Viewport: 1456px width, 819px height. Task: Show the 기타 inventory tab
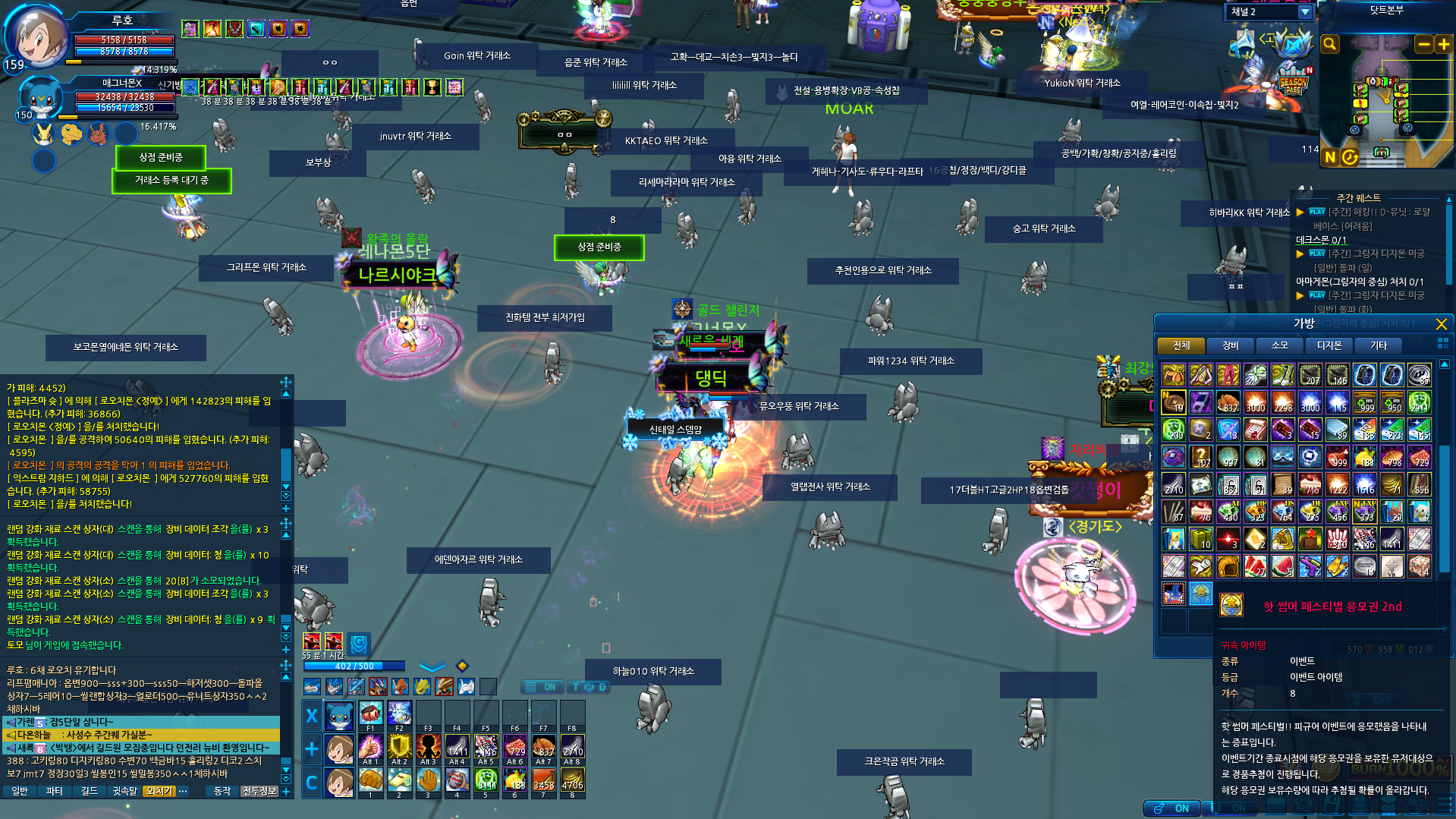coord(1378,346)
